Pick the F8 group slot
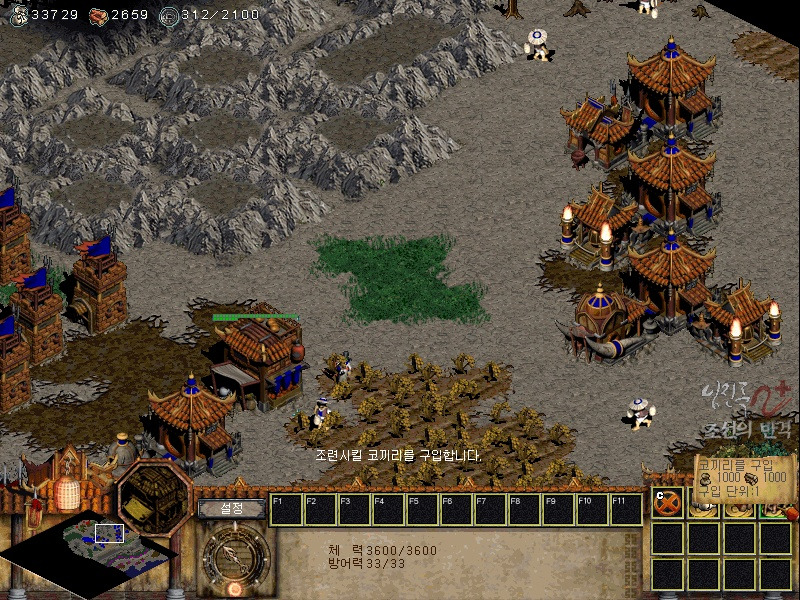This screenshot has width=800, height=600. tap(525, 509)
